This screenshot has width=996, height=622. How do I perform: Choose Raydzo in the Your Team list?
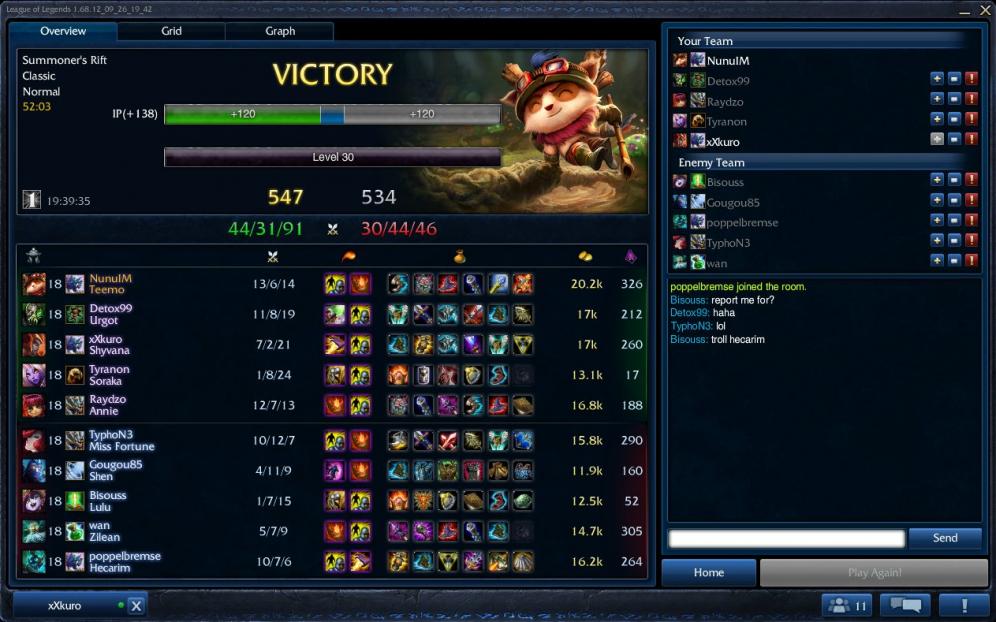tap(725, 101)
